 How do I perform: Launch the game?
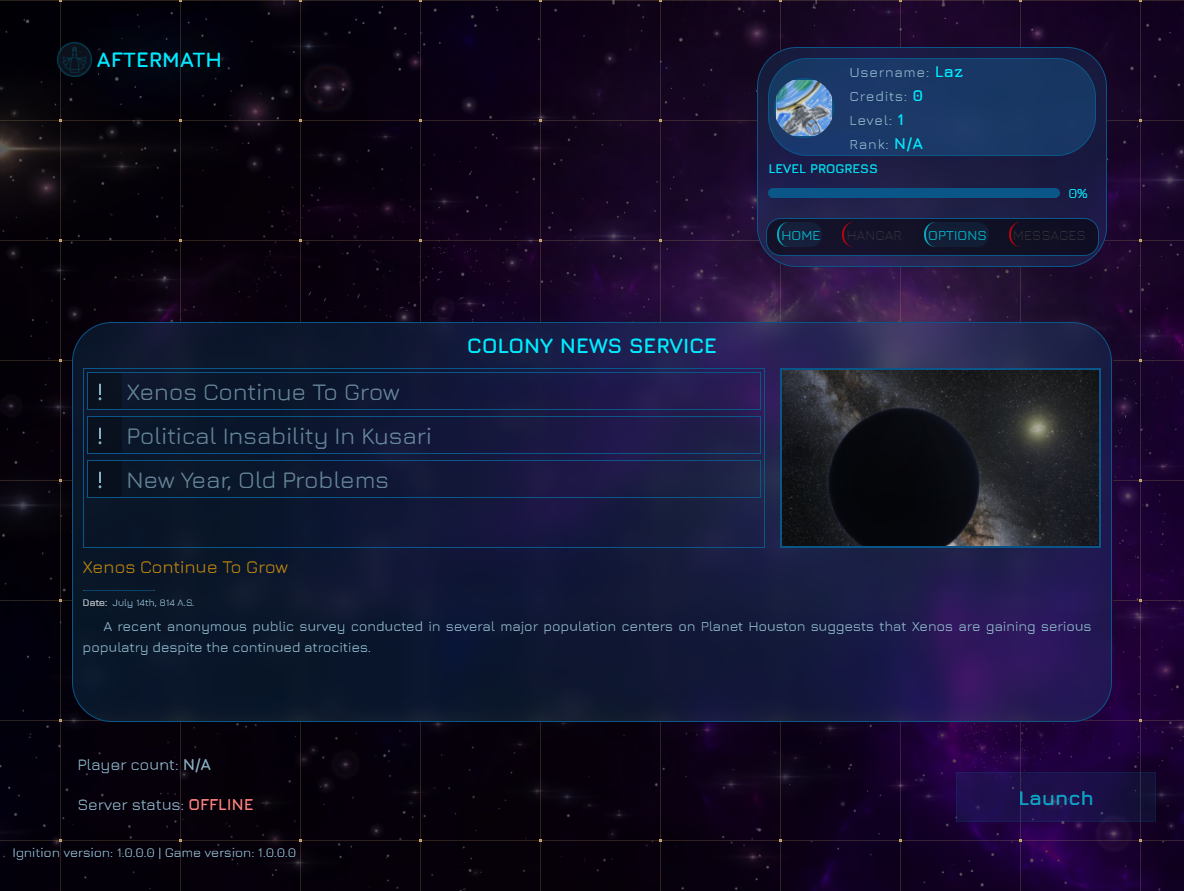pos(1055,798)
